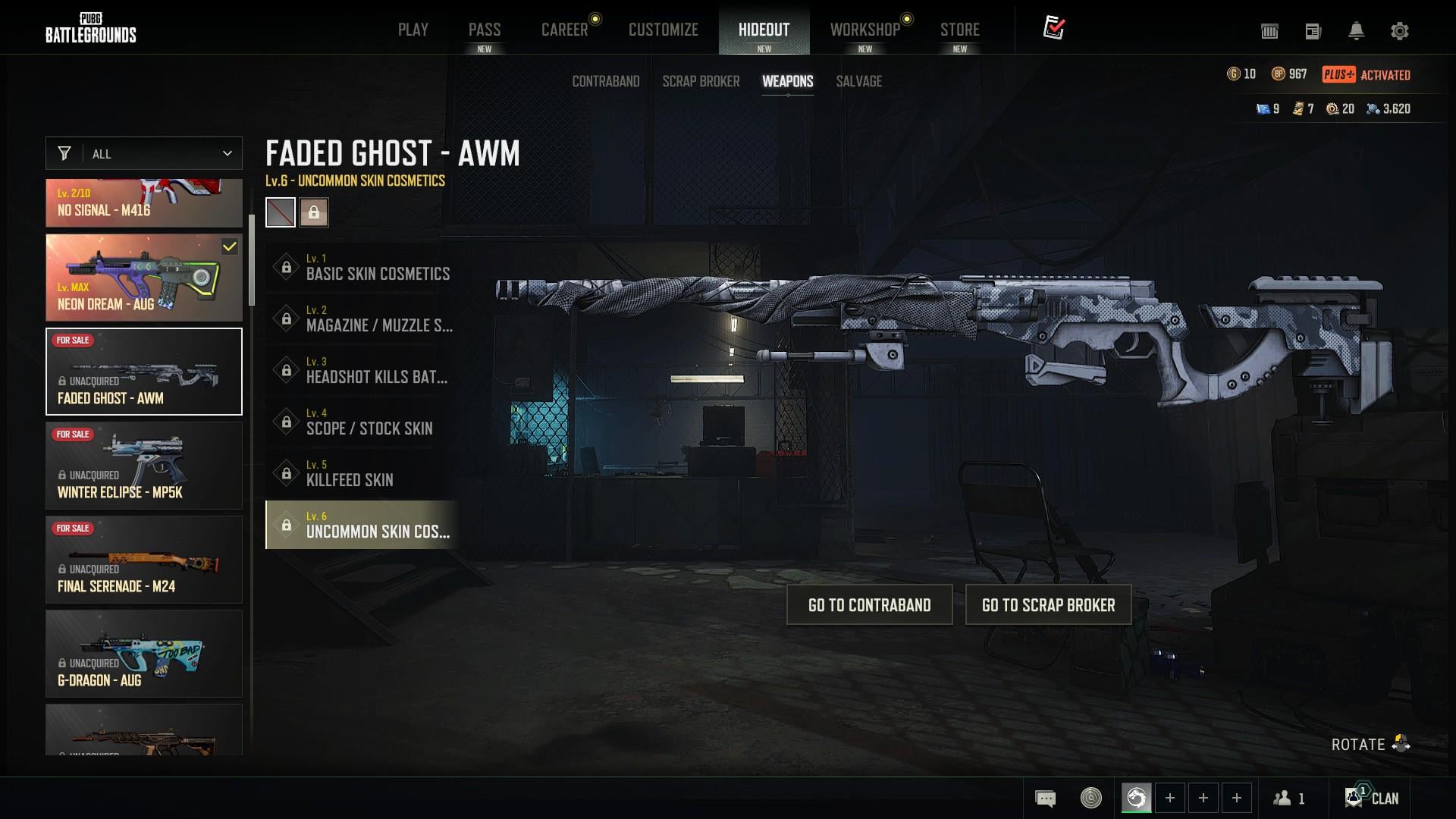Pick the Final Serenade - M24 skin
Image resolution: width=1456 pixels, height=819 pixels.
(x=144, y=560)
